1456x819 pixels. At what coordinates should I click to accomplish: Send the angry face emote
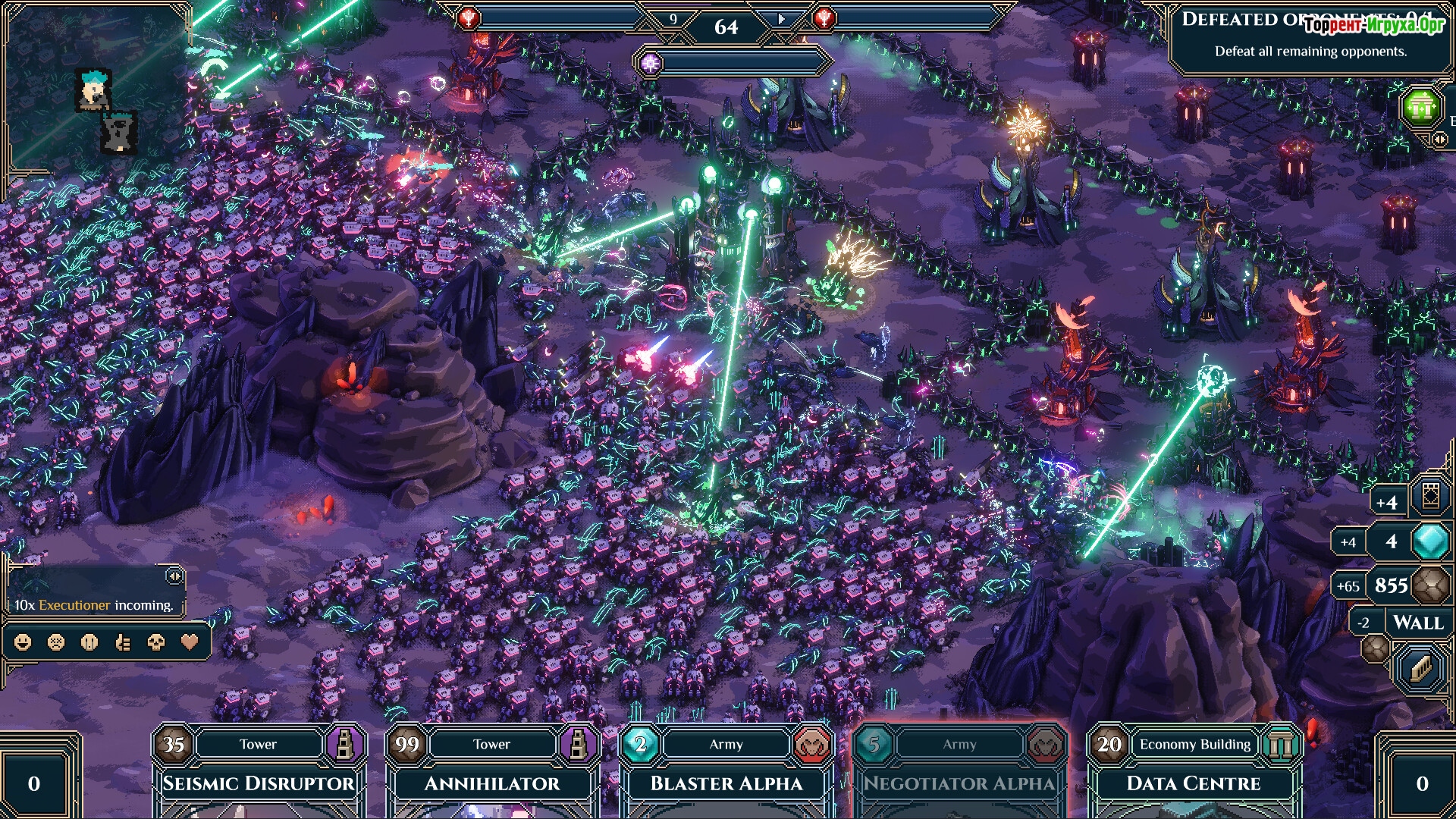[56, 642]
